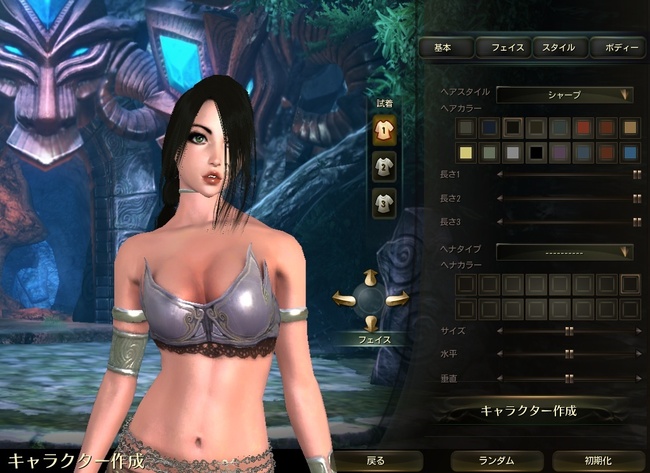650x473 pixels.
Task: Randomize appearance with ランダム
Action: tap(496, 460)
